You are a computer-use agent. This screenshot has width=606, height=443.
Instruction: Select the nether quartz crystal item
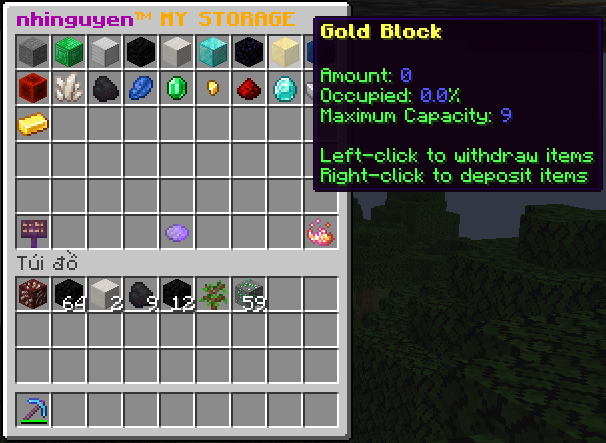click(69, 88)
